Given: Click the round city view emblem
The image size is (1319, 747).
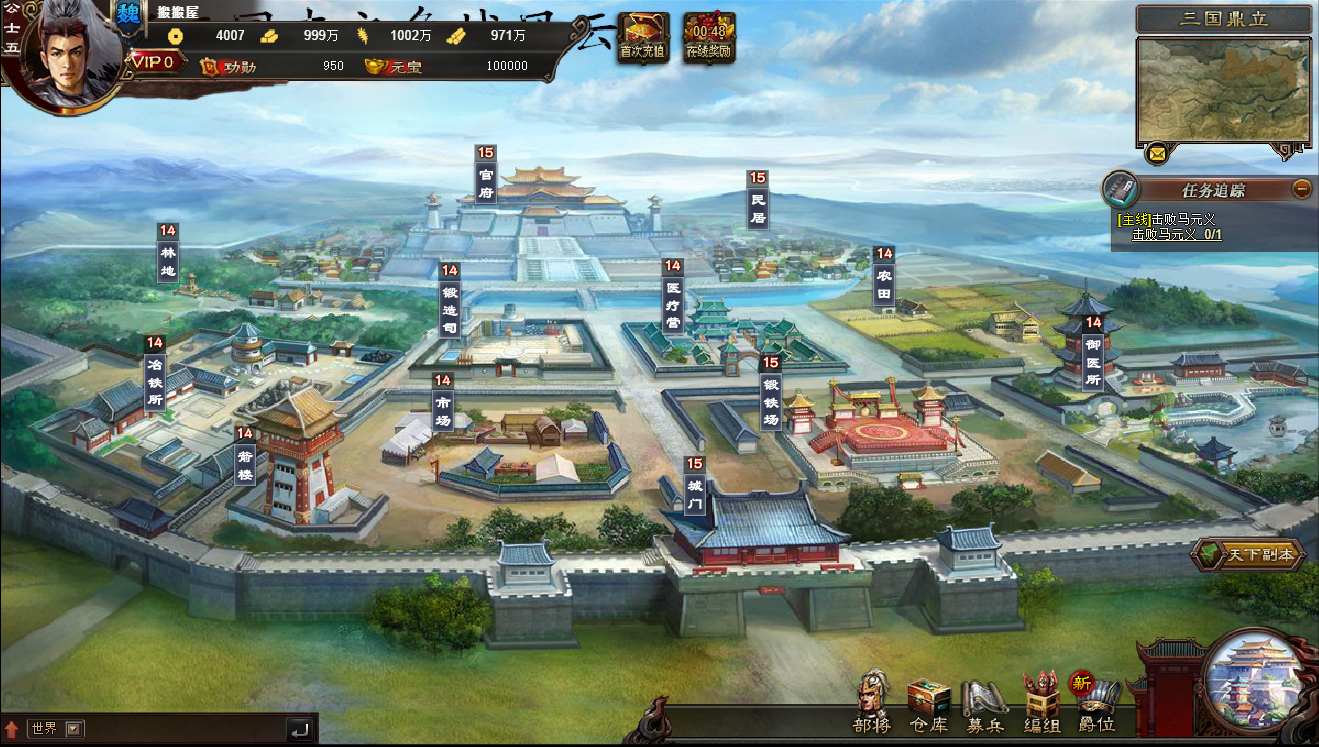Looking at the screenshot, I should (x=1255, y=680).
